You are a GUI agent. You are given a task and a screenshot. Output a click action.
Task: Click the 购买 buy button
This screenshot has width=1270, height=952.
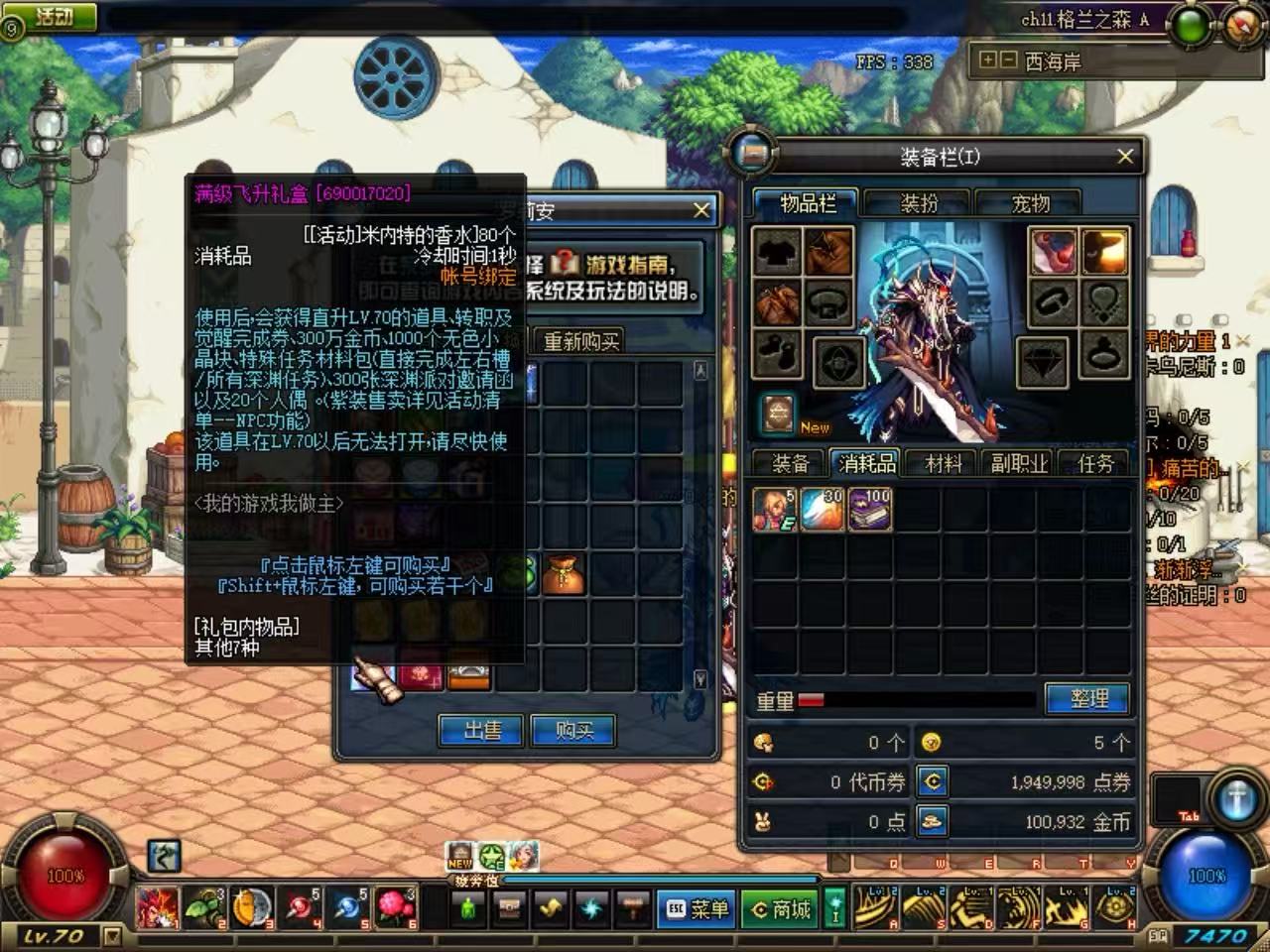tap(573, 731)
